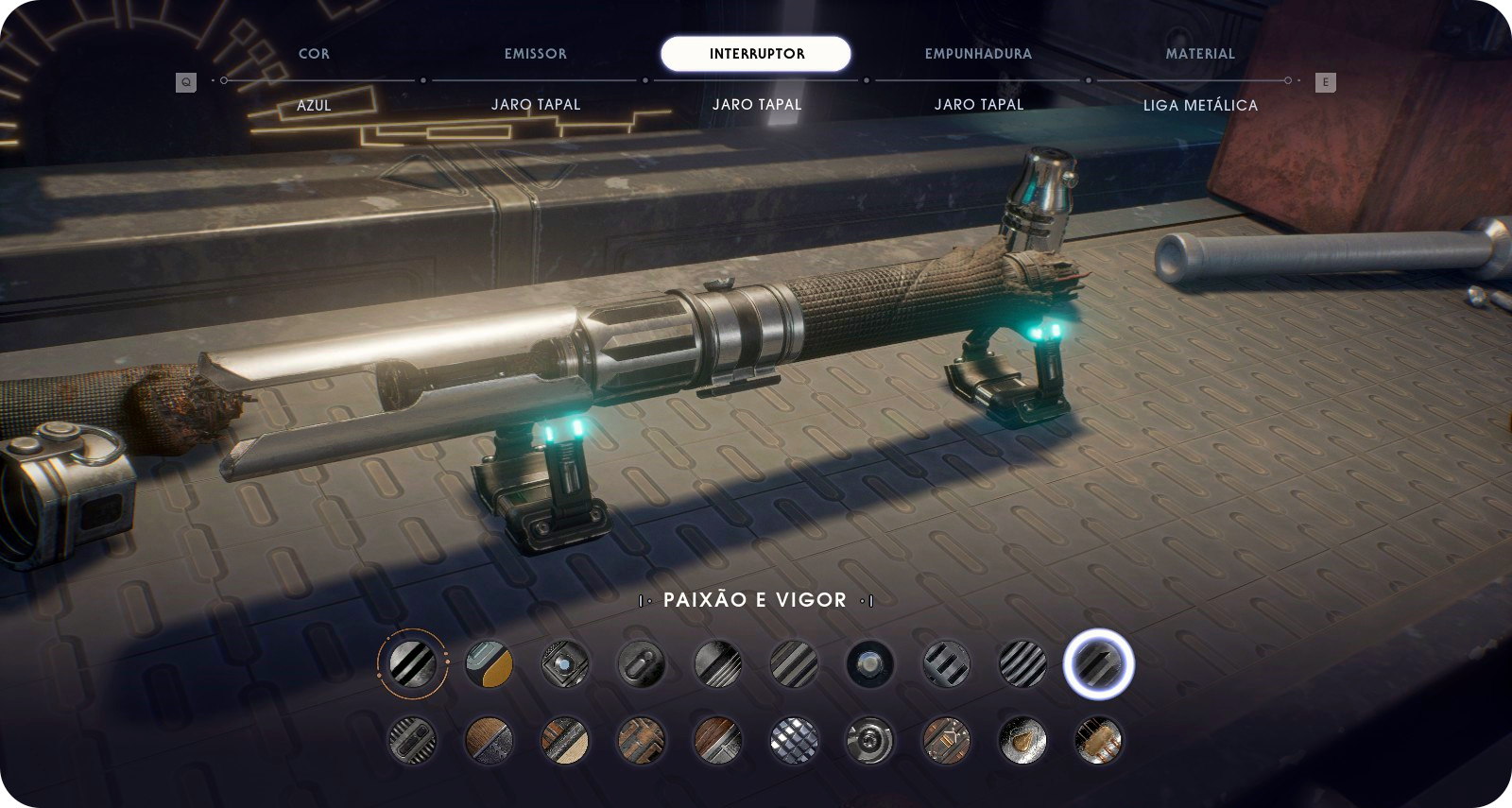Select the teal and gold switch option

[x=490, y=663]
